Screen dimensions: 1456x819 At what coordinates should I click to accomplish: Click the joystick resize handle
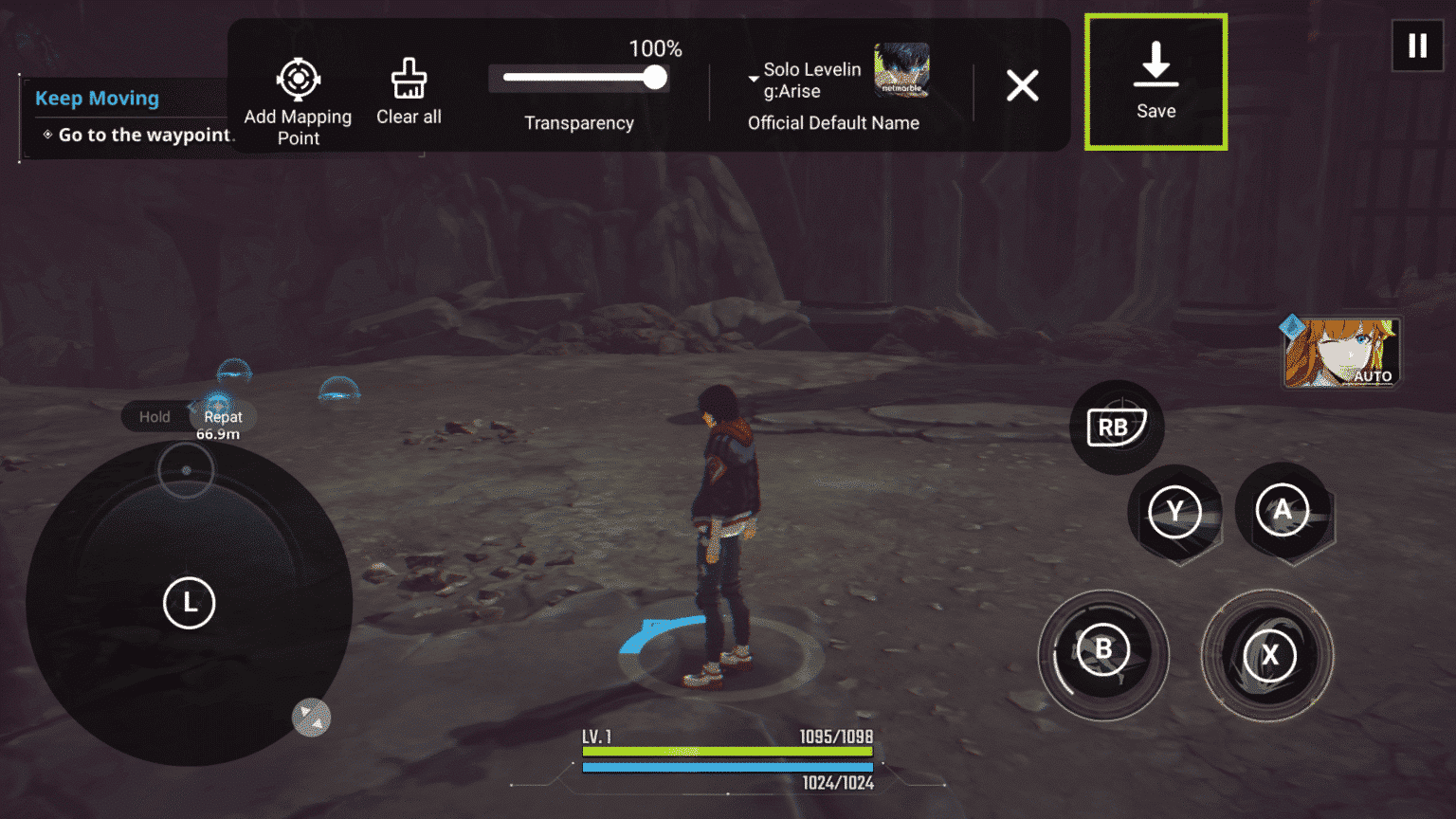click(x=311, y=718)
